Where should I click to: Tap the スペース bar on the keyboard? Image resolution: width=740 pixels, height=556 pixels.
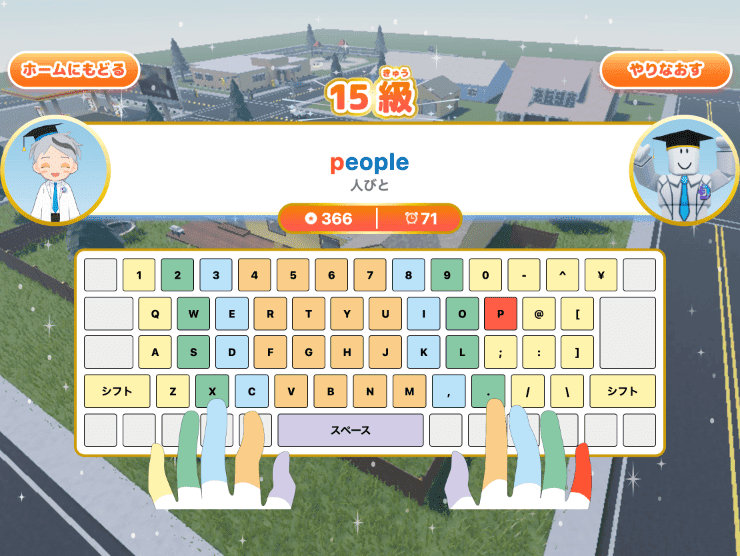351,430
